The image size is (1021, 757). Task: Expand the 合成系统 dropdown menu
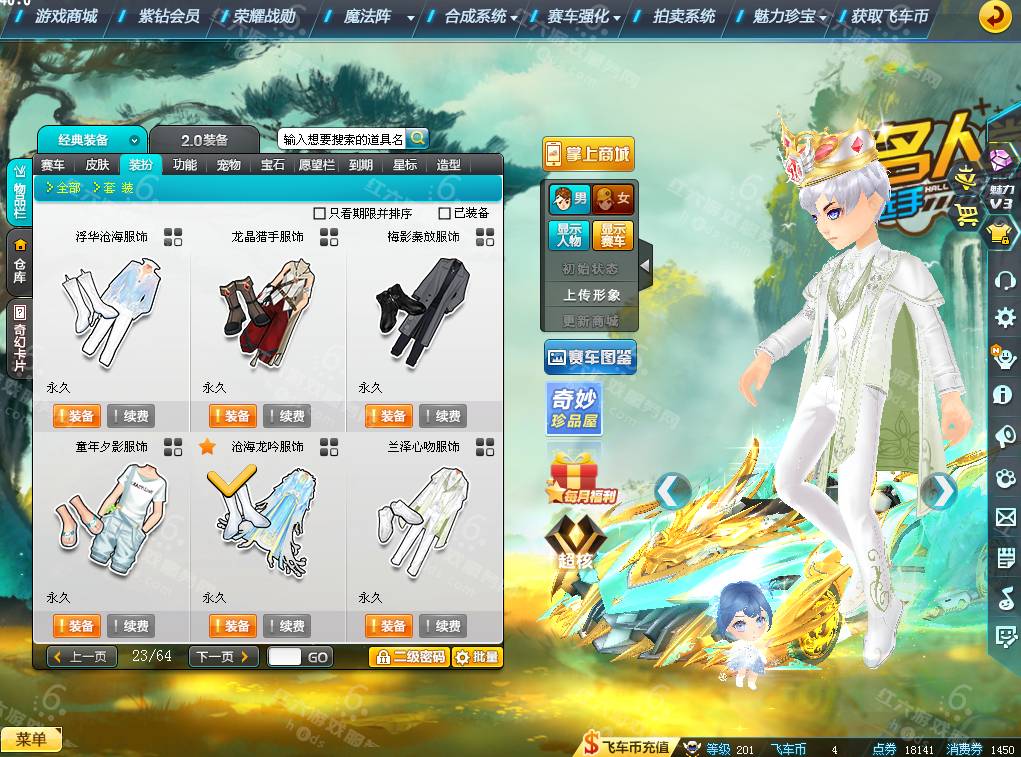481,16
